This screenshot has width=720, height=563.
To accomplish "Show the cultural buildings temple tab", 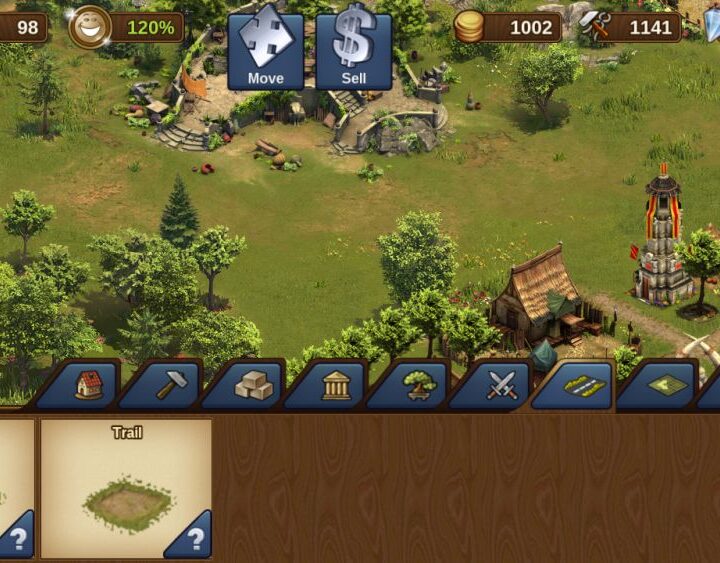I will tap(335, 385).
